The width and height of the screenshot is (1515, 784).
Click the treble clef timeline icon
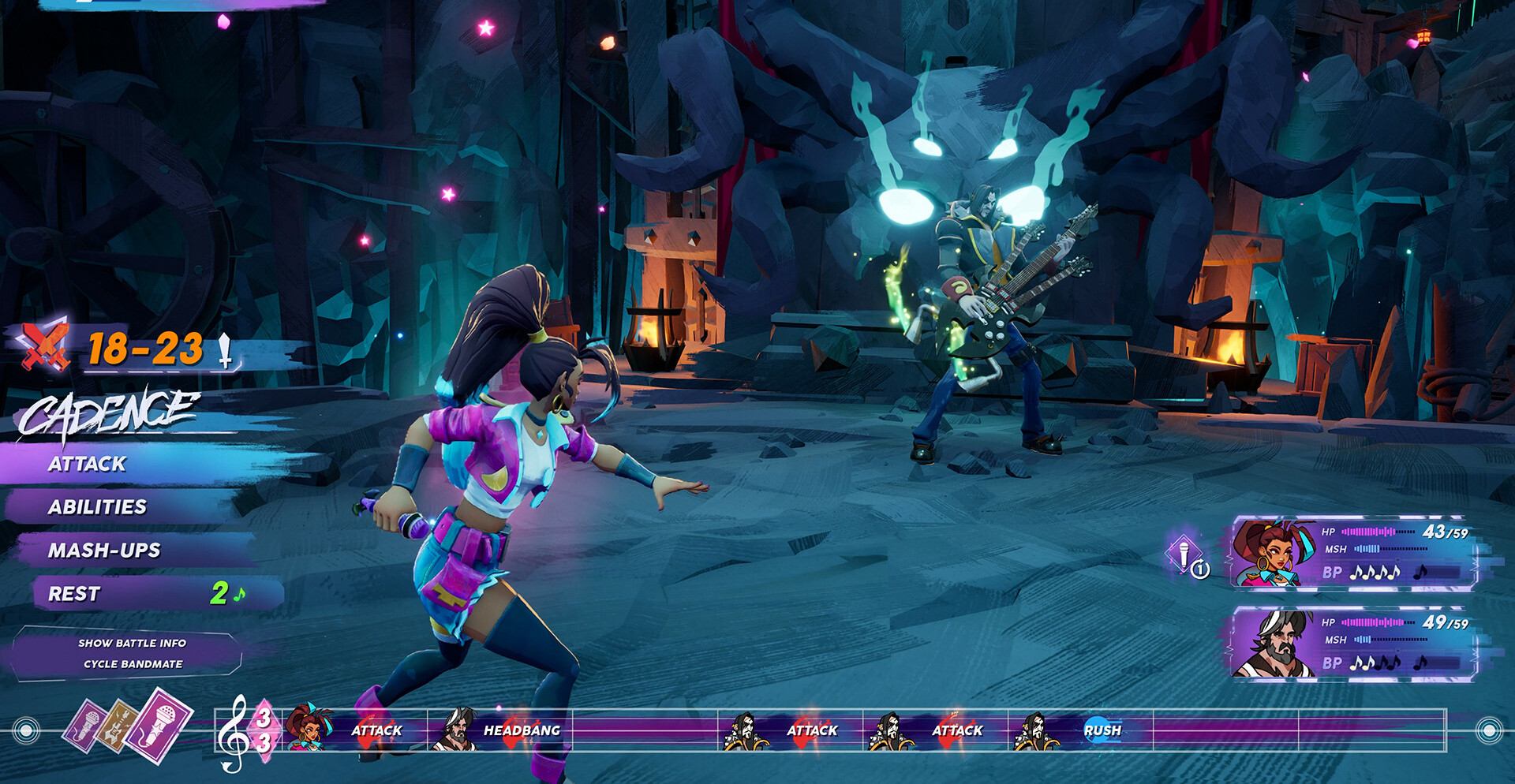point(234,732)
